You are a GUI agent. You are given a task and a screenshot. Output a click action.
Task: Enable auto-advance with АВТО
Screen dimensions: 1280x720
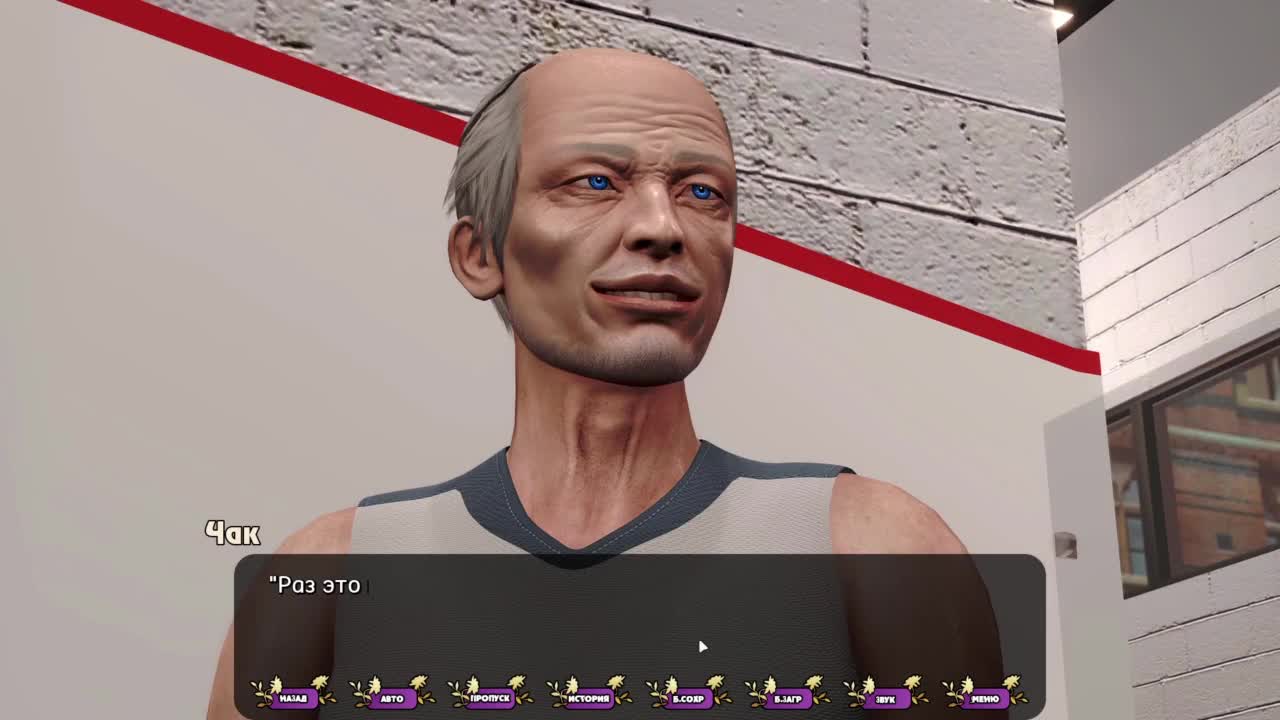click(x=392, y=698)
